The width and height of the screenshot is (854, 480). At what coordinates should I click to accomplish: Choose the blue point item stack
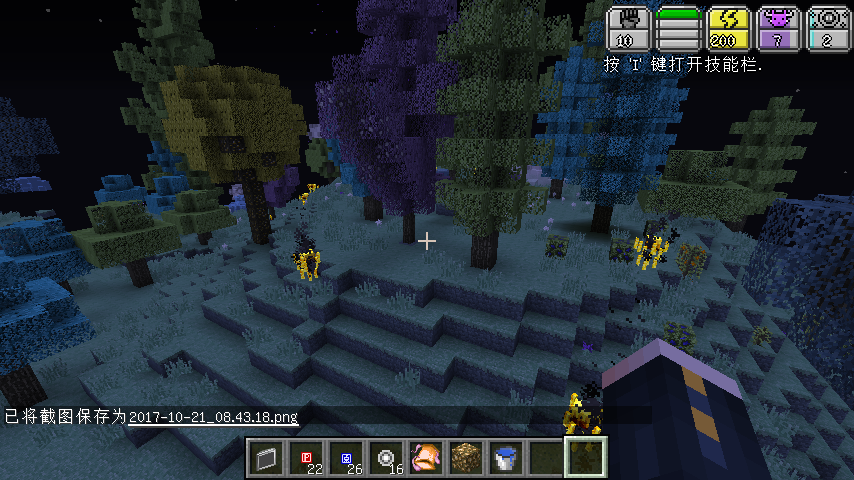347,459
